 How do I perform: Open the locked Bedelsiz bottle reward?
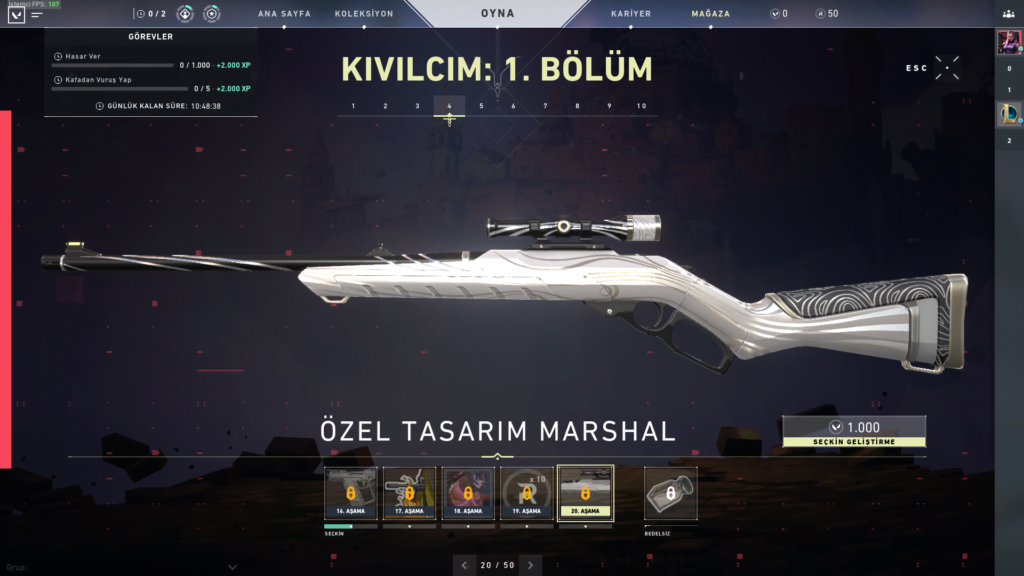point(670,493)
